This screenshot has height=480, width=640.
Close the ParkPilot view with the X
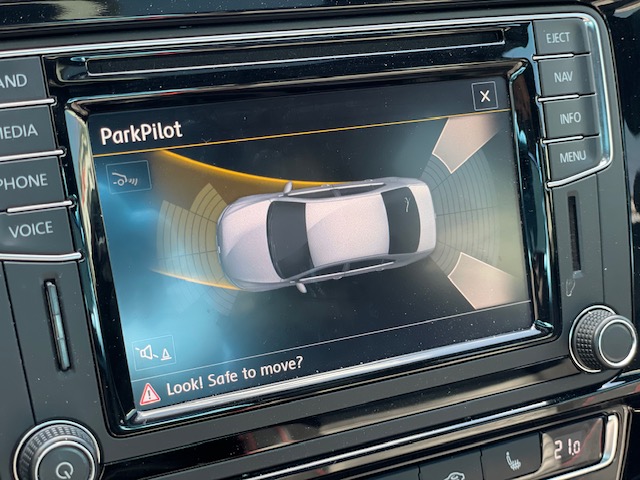[485, 96]
